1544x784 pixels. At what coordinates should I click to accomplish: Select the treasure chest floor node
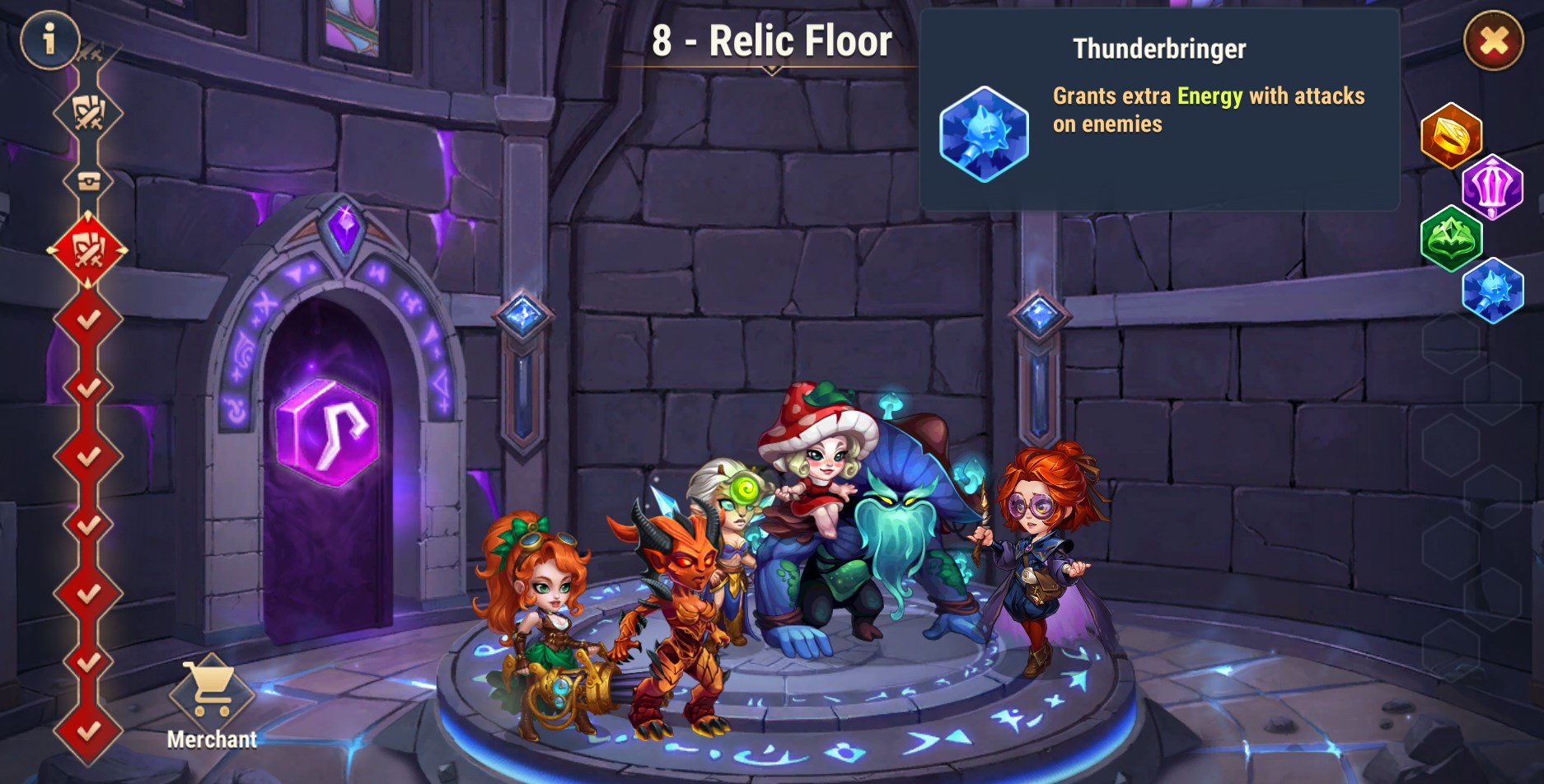pyautogui.click(x=88, y=180)
